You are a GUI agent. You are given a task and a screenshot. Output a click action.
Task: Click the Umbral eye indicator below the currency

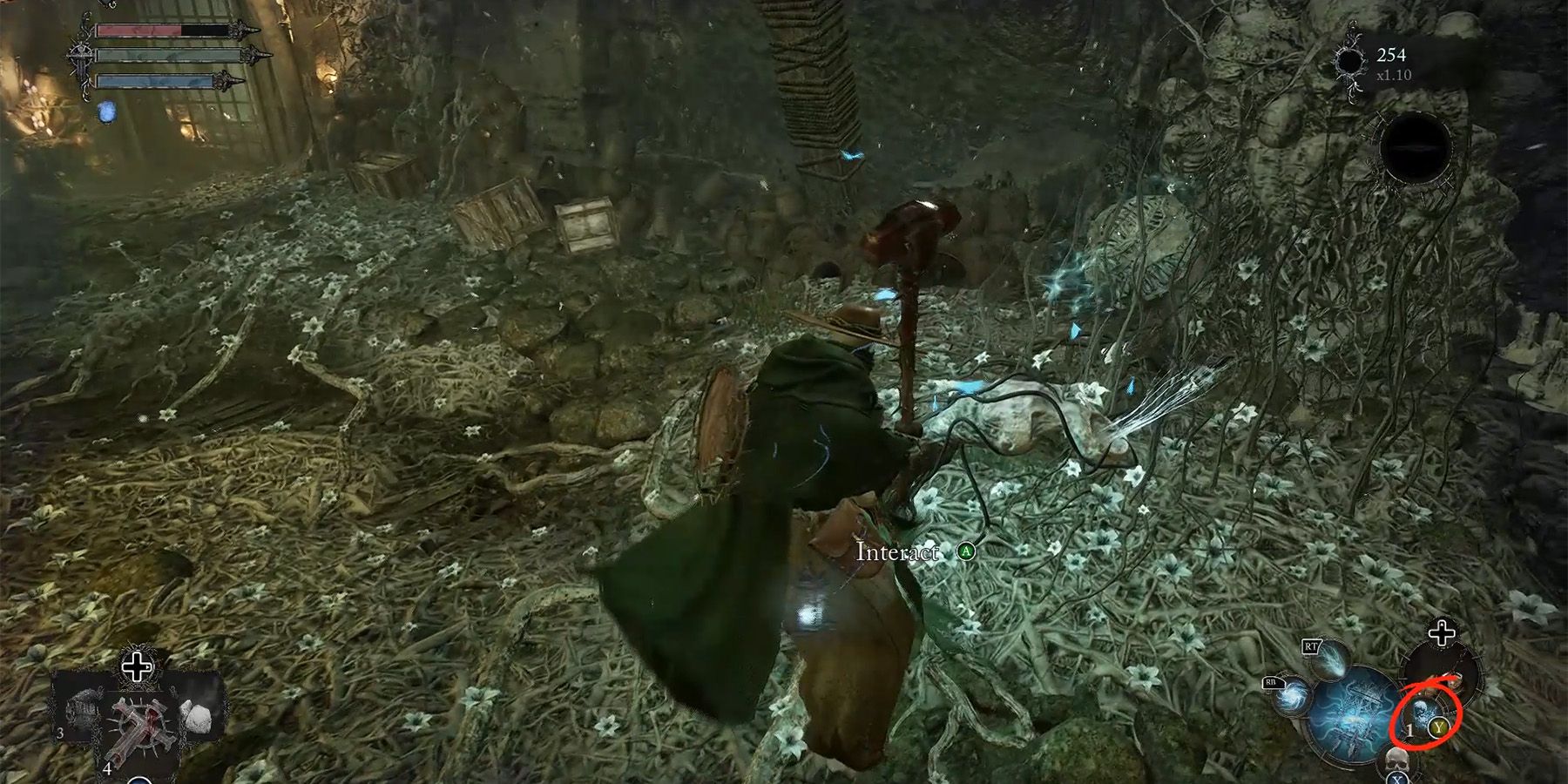(x=1417, y=149)
